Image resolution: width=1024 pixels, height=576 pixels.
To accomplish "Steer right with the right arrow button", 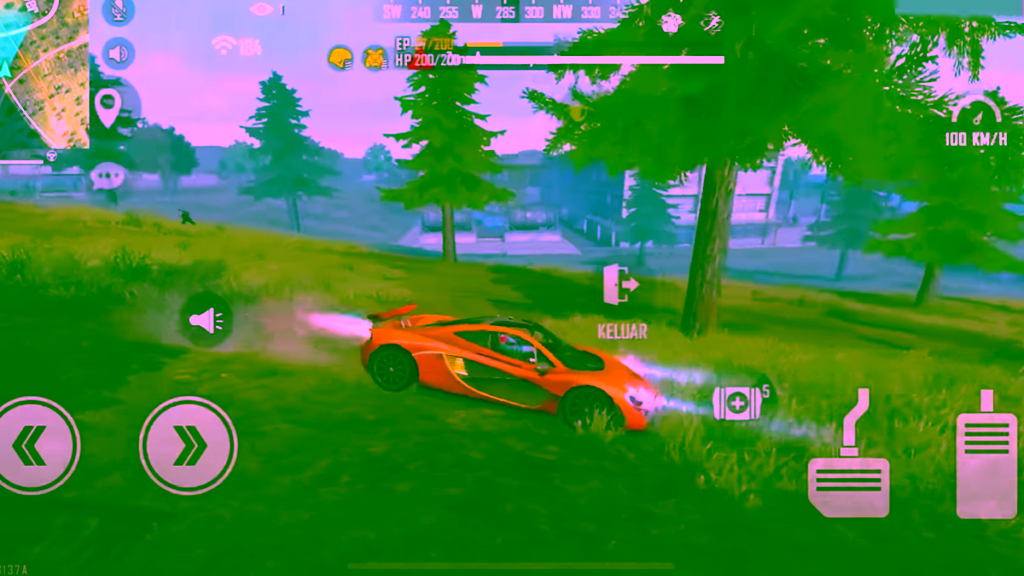I will point(188,445).
